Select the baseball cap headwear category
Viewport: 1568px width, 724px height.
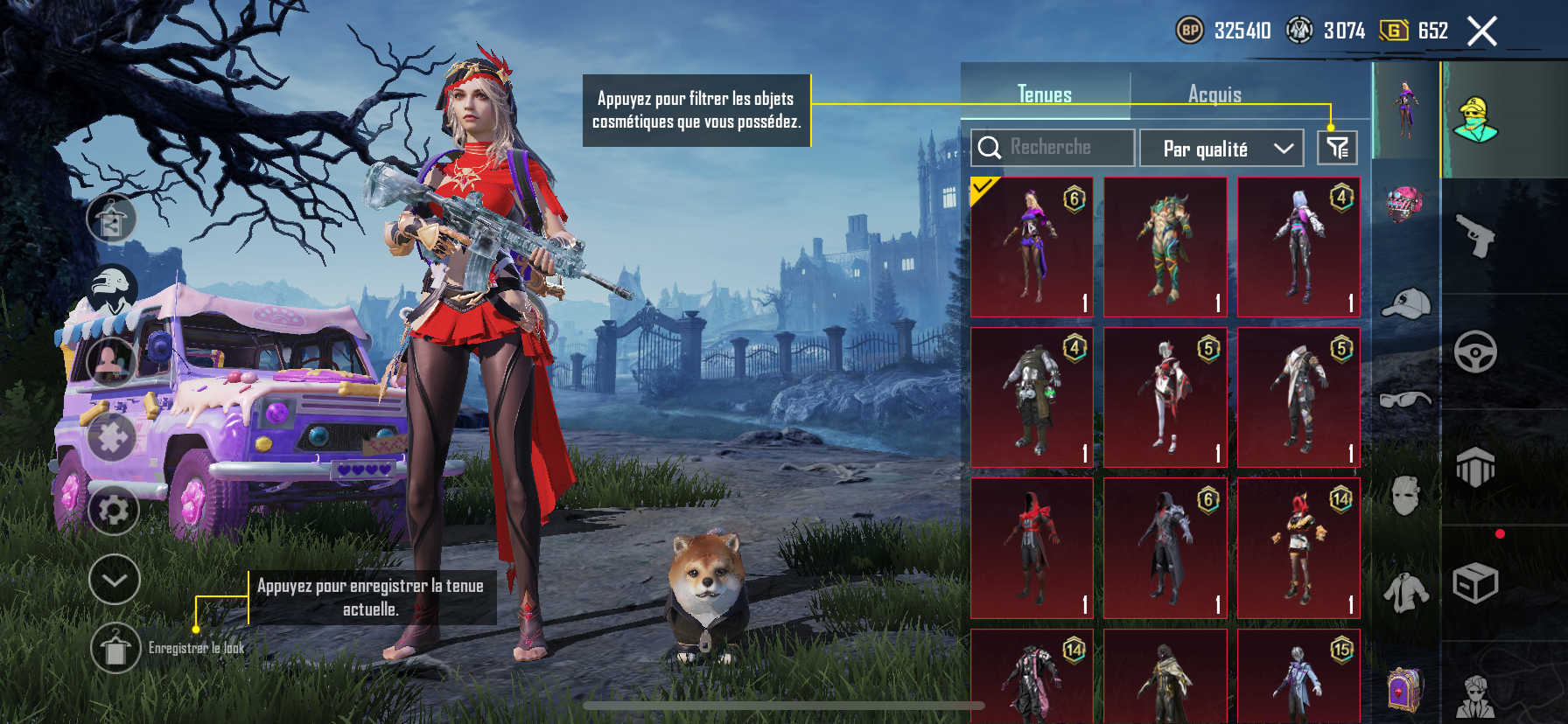(x=1406, y=303)
